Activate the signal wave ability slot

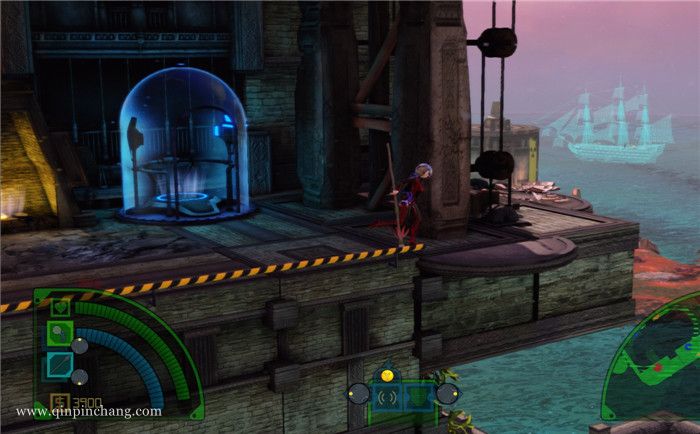(x=385, y=395)
